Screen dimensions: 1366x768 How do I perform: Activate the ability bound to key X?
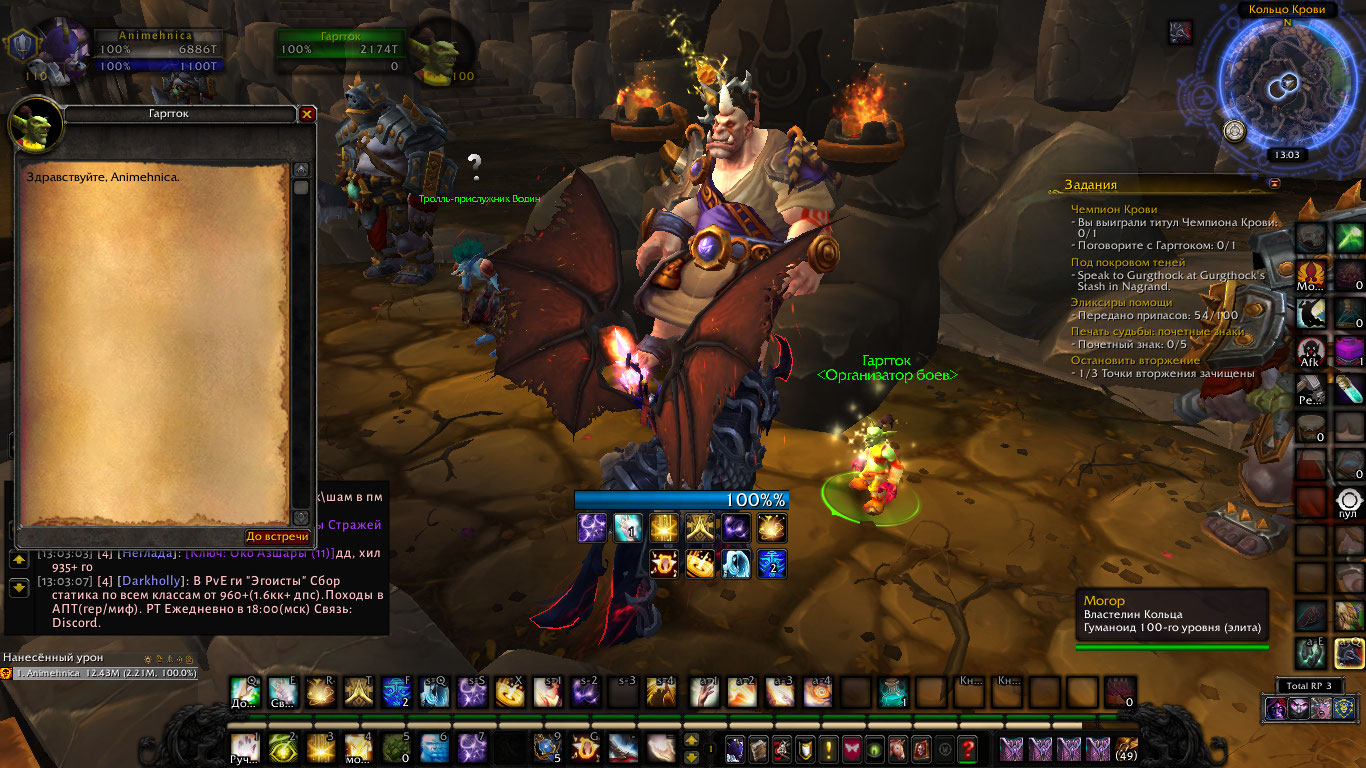(509, 691)
